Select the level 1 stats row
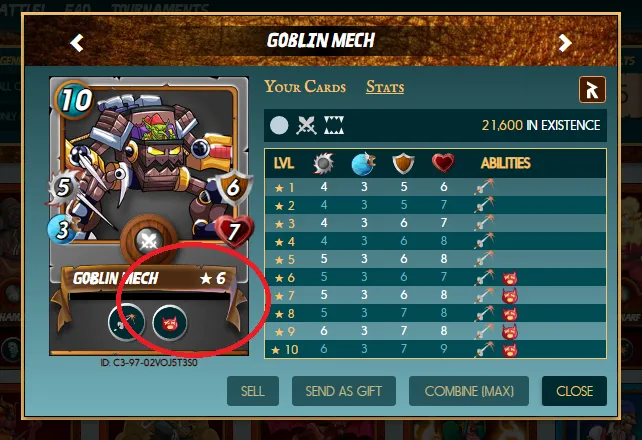642x440 pixels. click(435, 187)
